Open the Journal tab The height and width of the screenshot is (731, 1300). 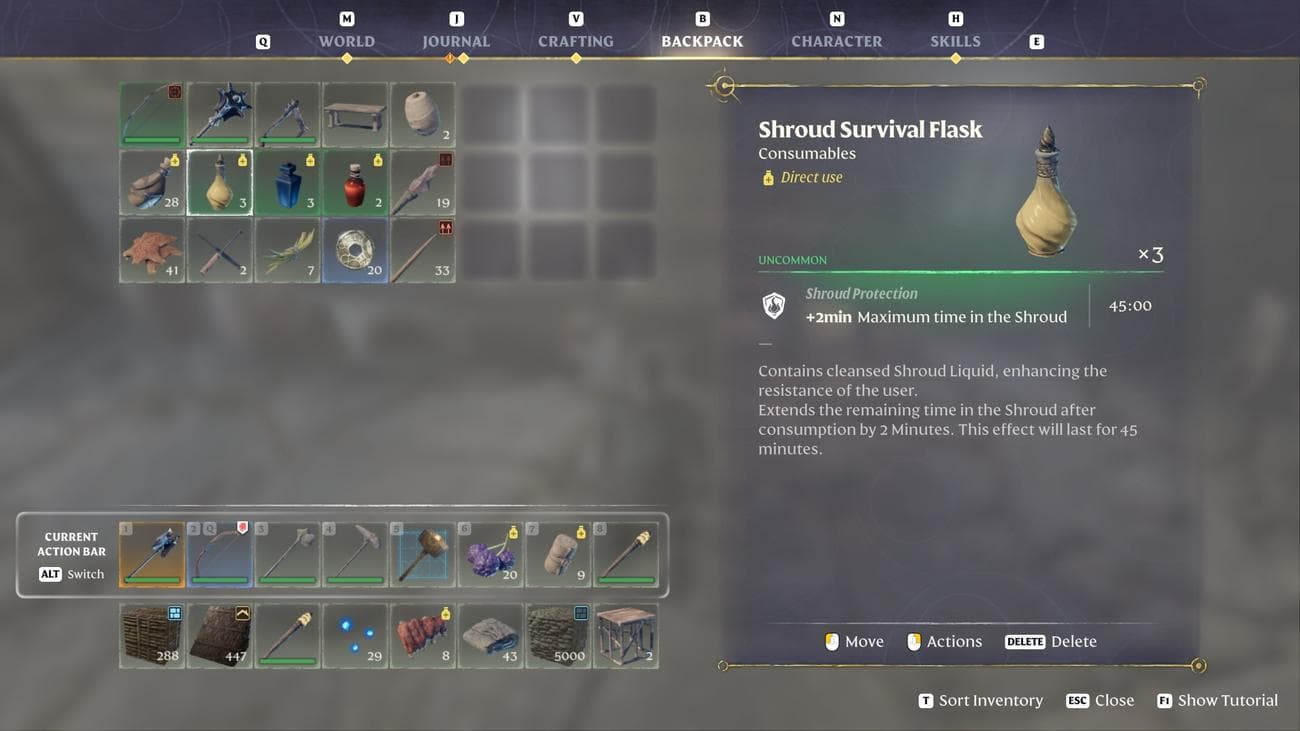point(456,41)
